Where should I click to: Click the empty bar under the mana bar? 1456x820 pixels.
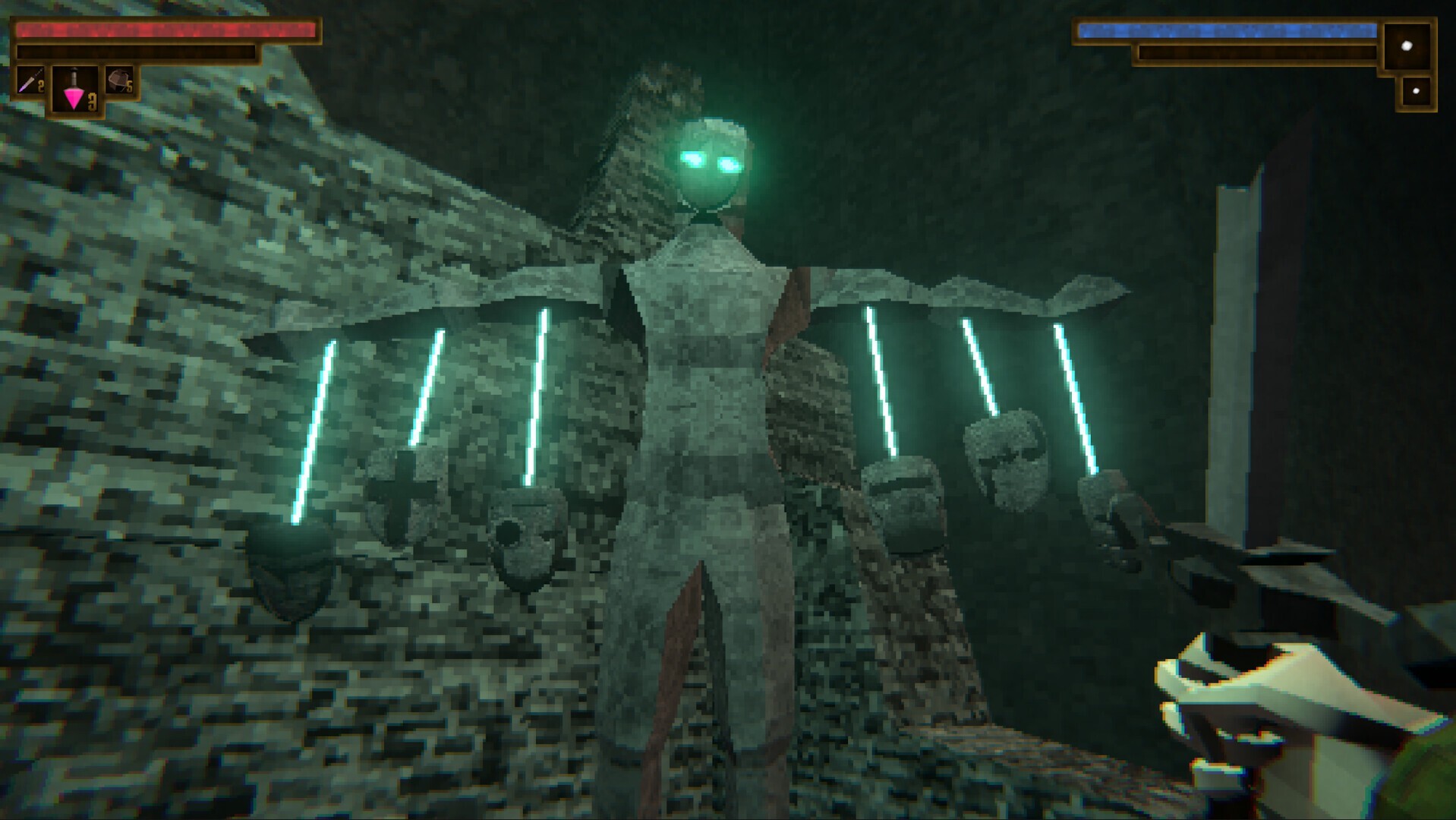click(x=1258, y=52)
